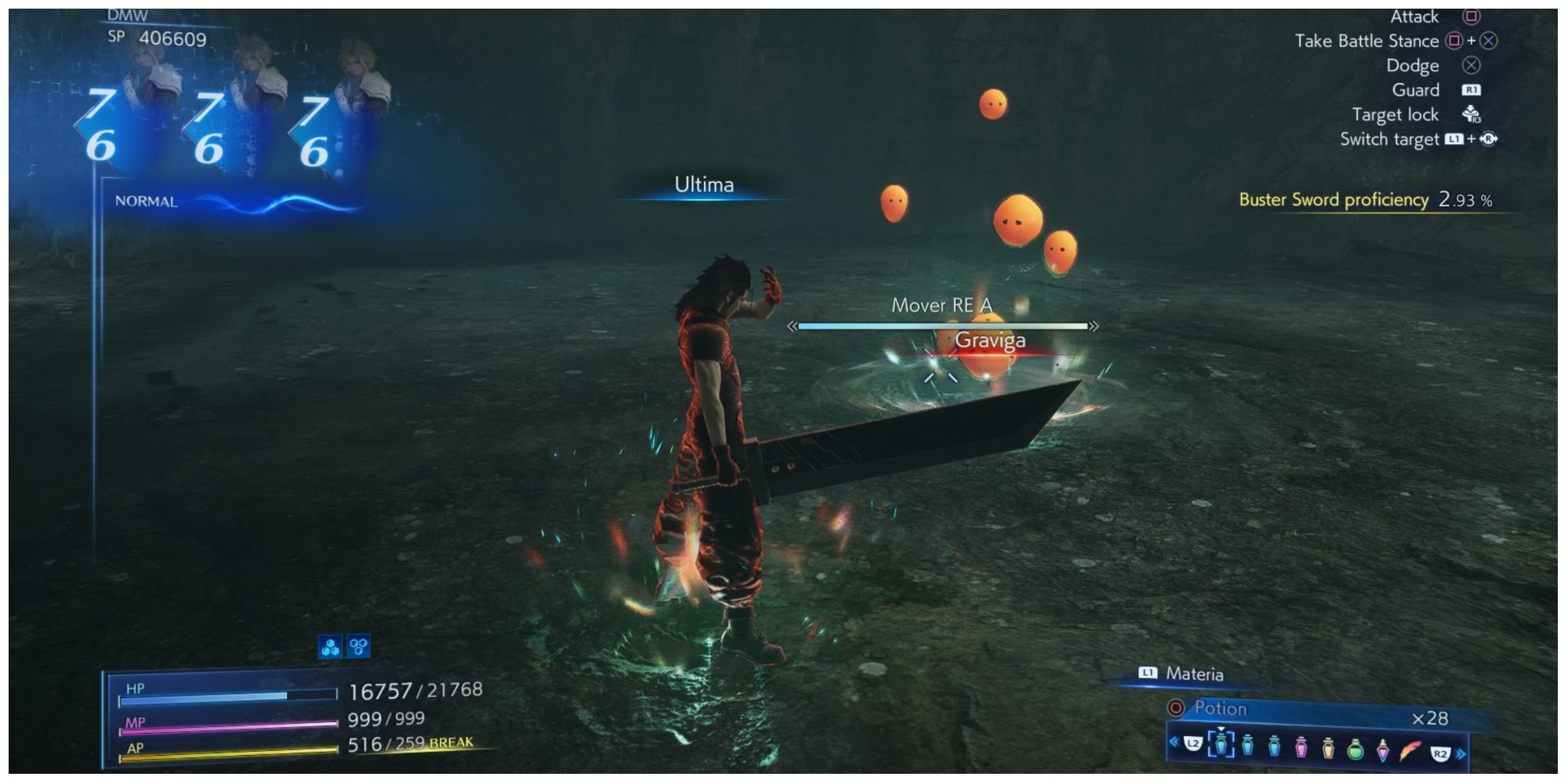Select the pink Ether bottle icon
Viewport: 1568px width, 784px height.
pos(1301,747)
